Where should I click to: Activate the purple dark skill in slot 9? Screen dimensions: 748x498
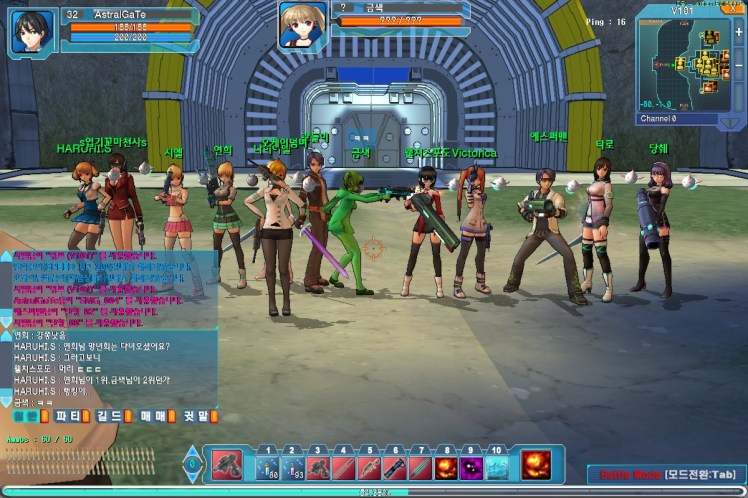tap(471, 467)
